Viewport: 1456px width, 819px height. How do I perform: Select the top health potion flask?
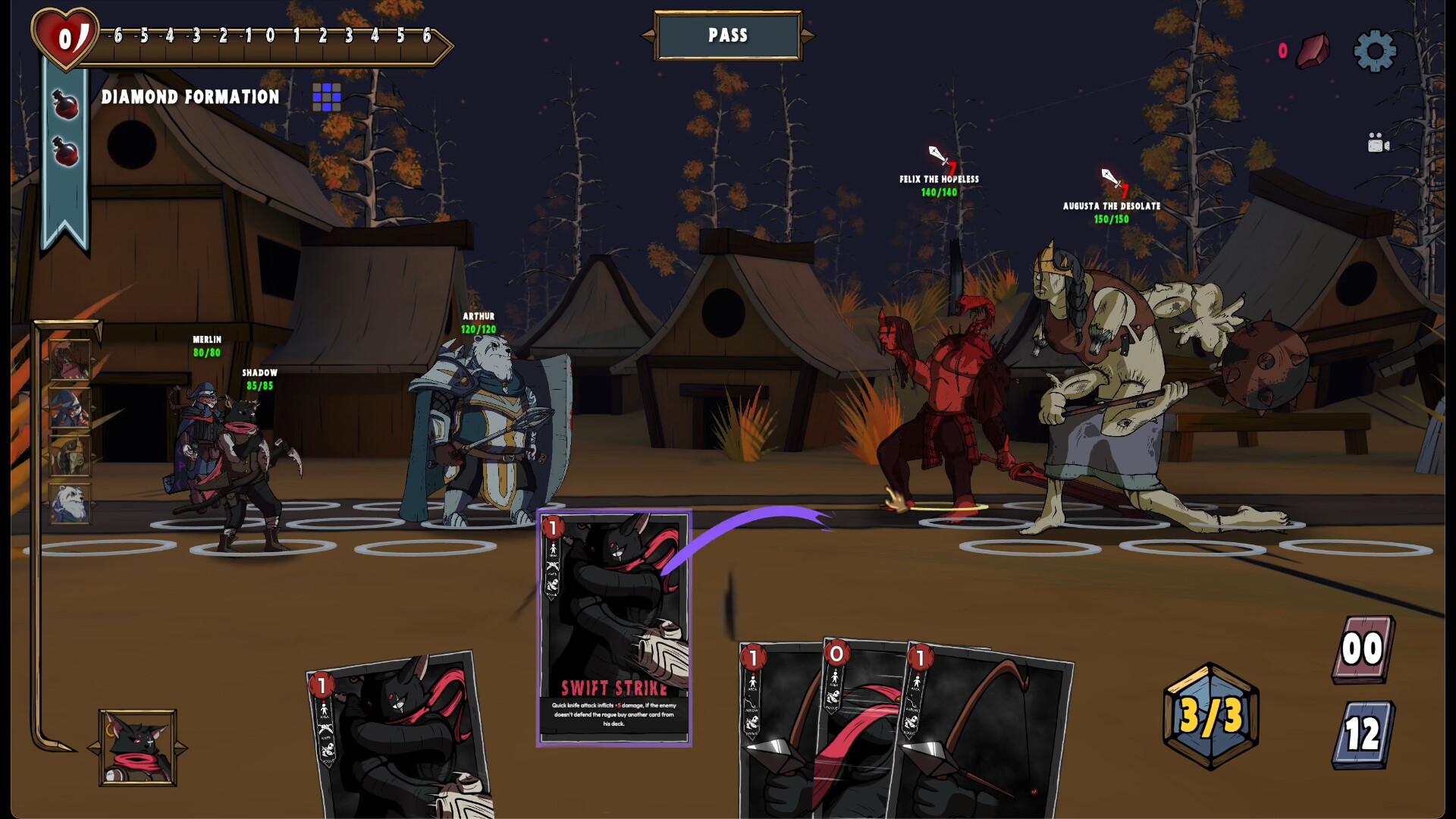coord(64,106)
